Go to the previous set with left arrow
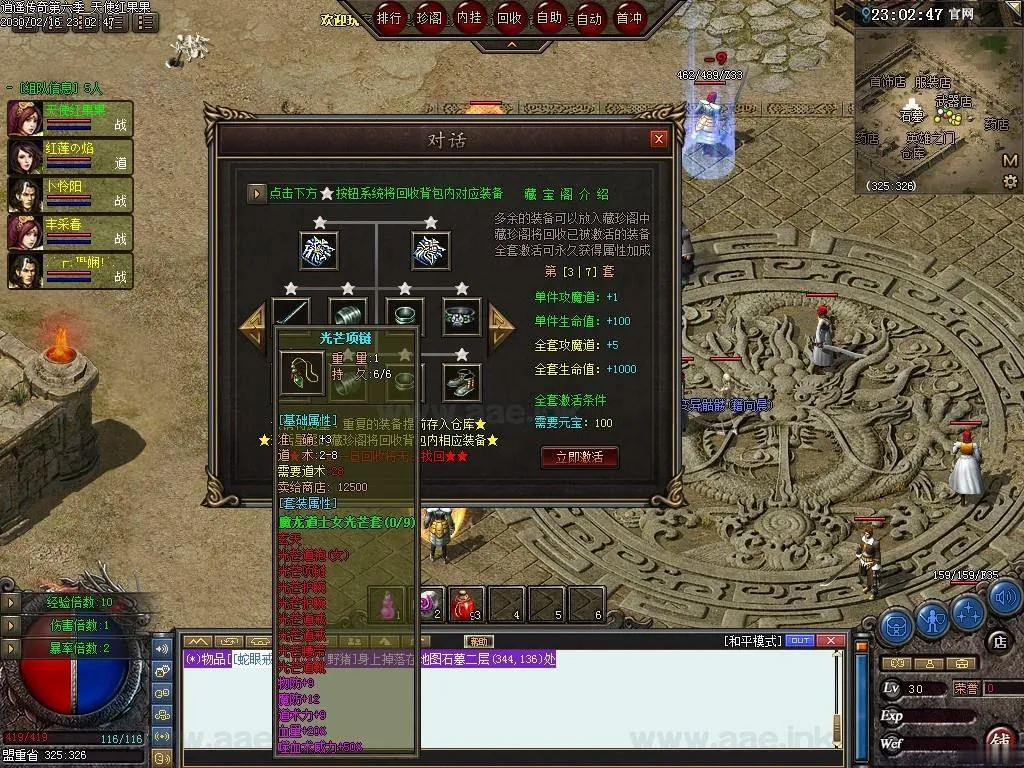1024x768 pixels. tap(252, 322)
